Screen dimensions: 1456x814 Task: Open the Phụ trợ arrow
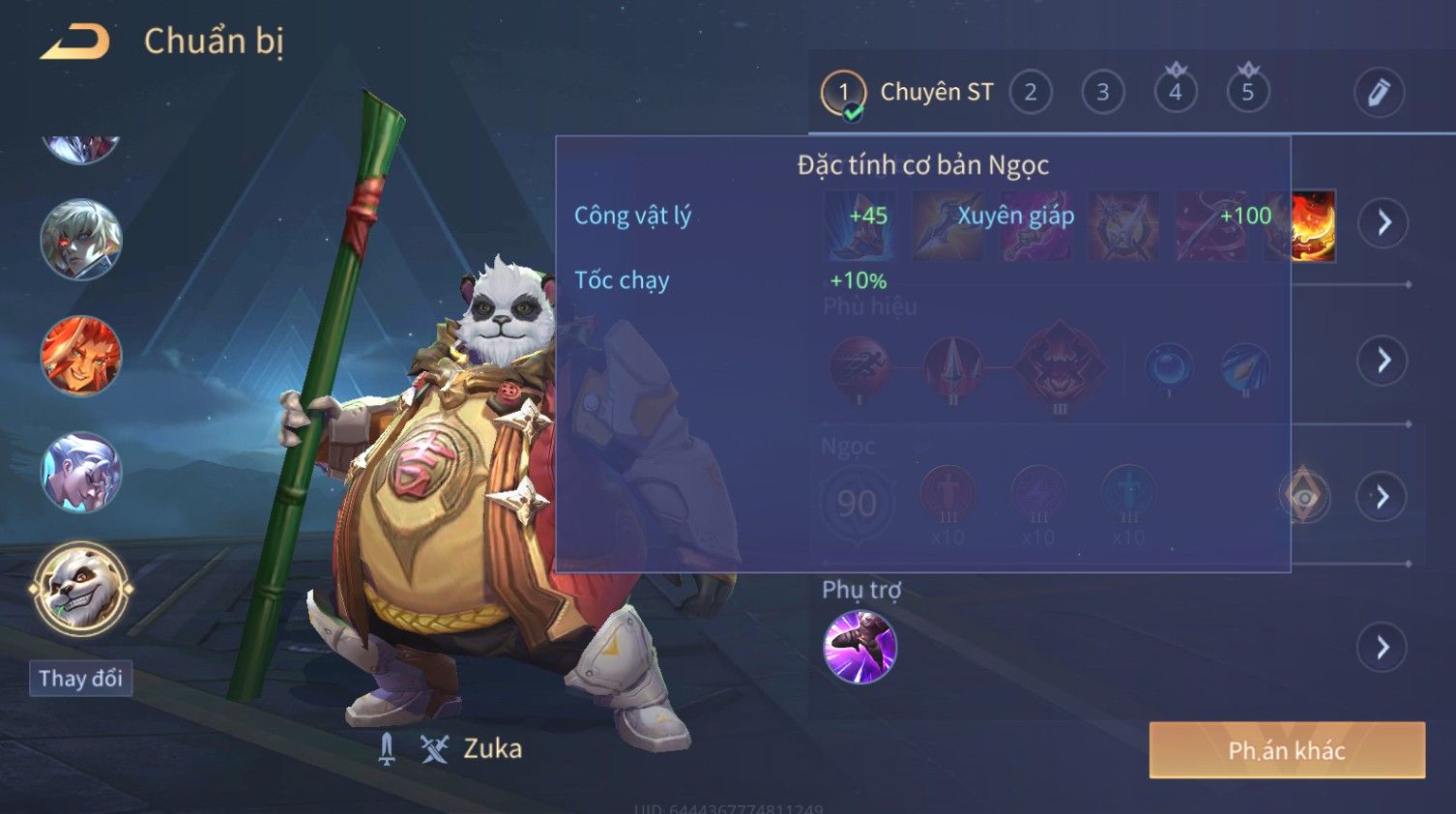click(1383, 647)
